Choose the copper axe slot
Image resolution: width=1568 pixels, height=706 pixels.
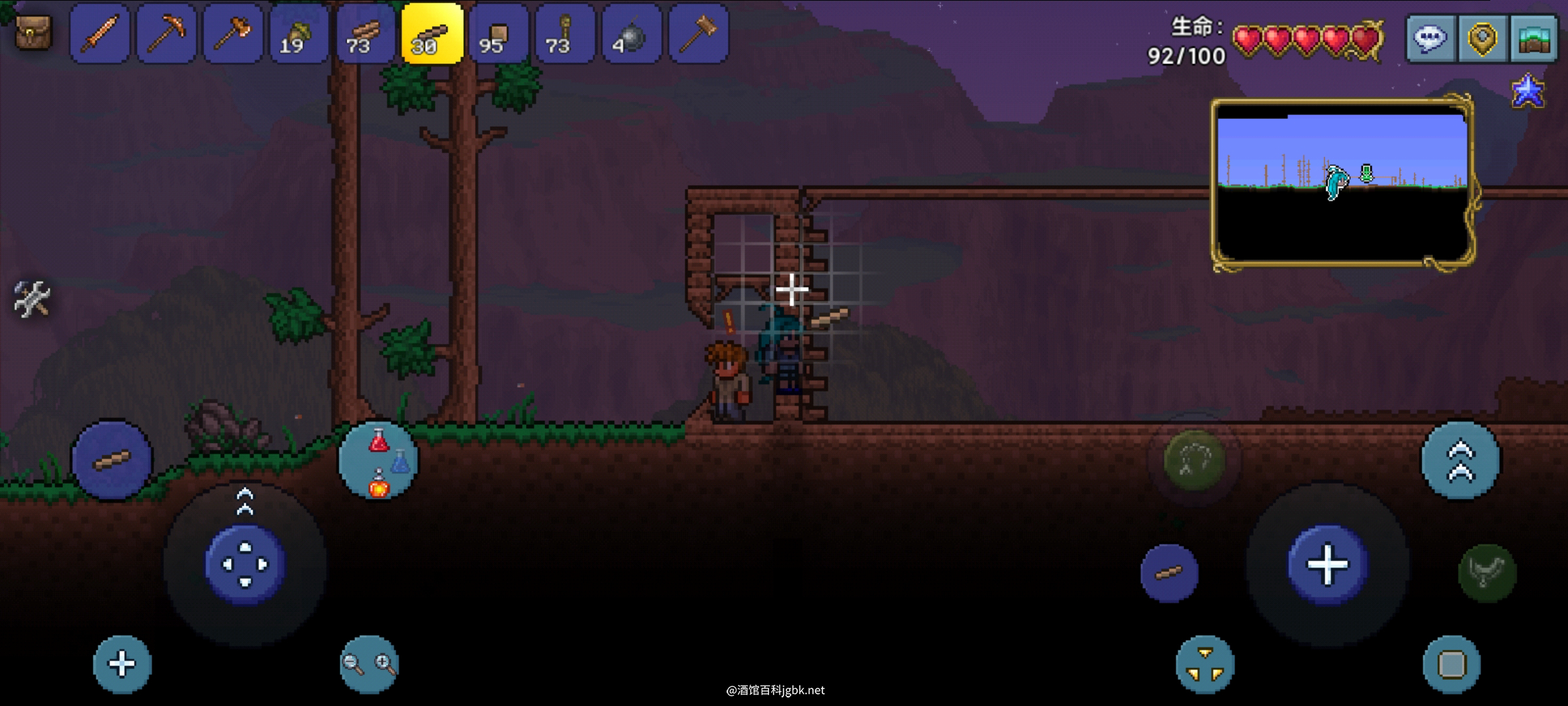[x=233, y=33]
